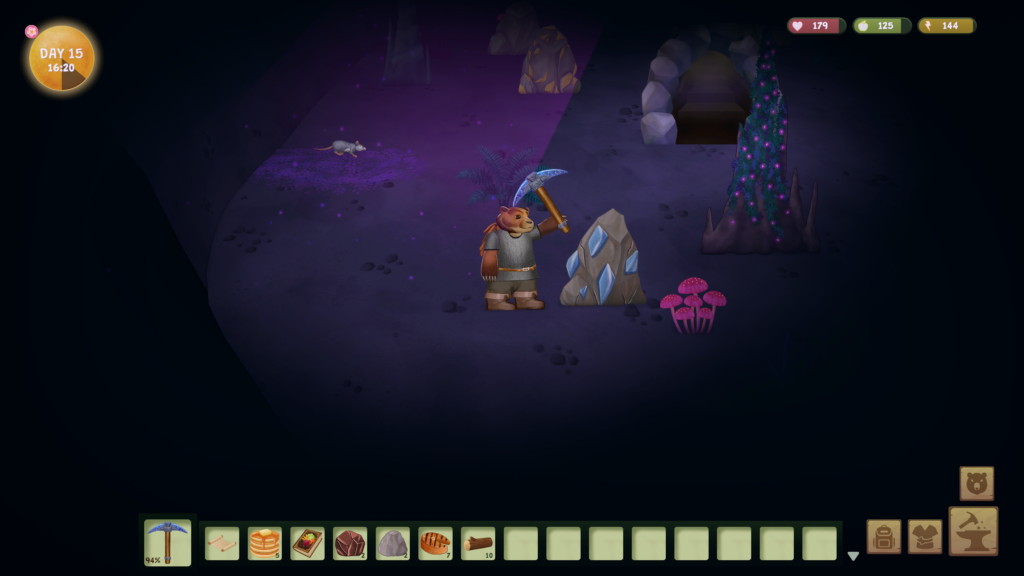Click the Day 15 clock dial
The width and height of the screenshot is (1024, 576).
click(x=62, y=58)
